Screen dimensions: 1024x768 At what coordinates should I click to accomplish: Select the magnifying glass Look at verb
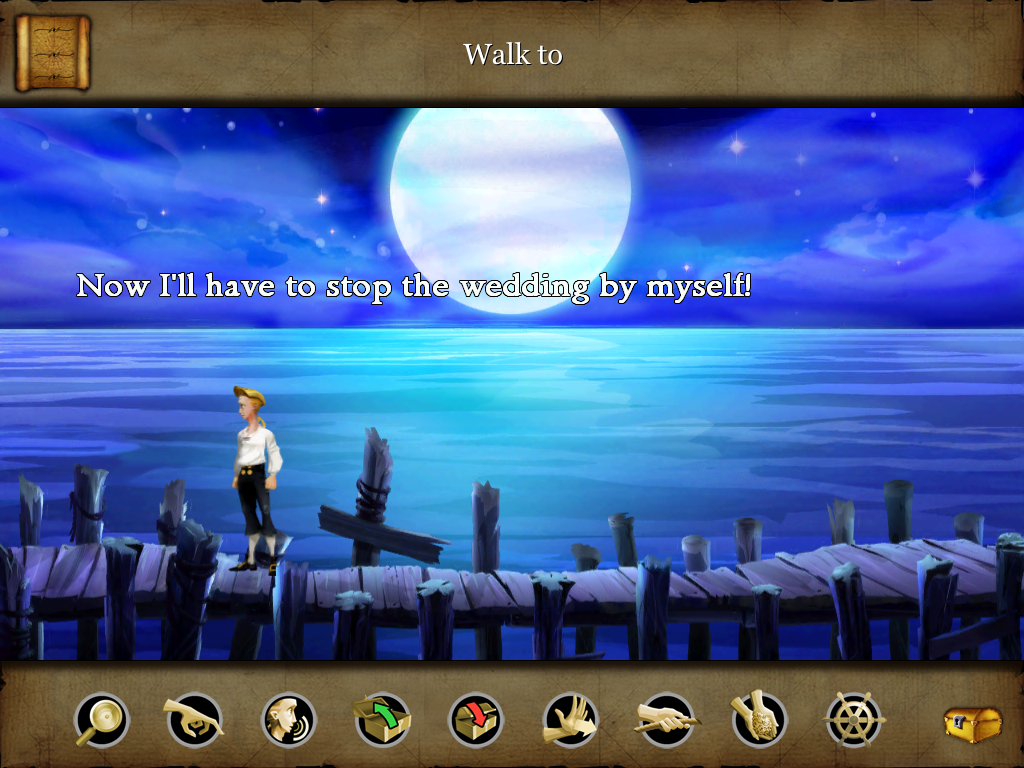101,719
